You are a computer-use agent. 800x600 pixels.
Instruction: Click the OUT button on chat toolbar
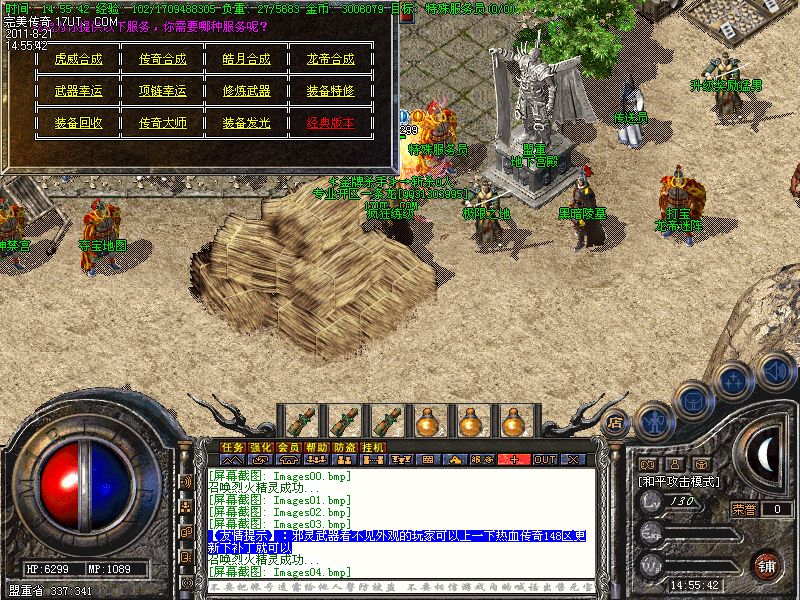click(x=544, y=460)
